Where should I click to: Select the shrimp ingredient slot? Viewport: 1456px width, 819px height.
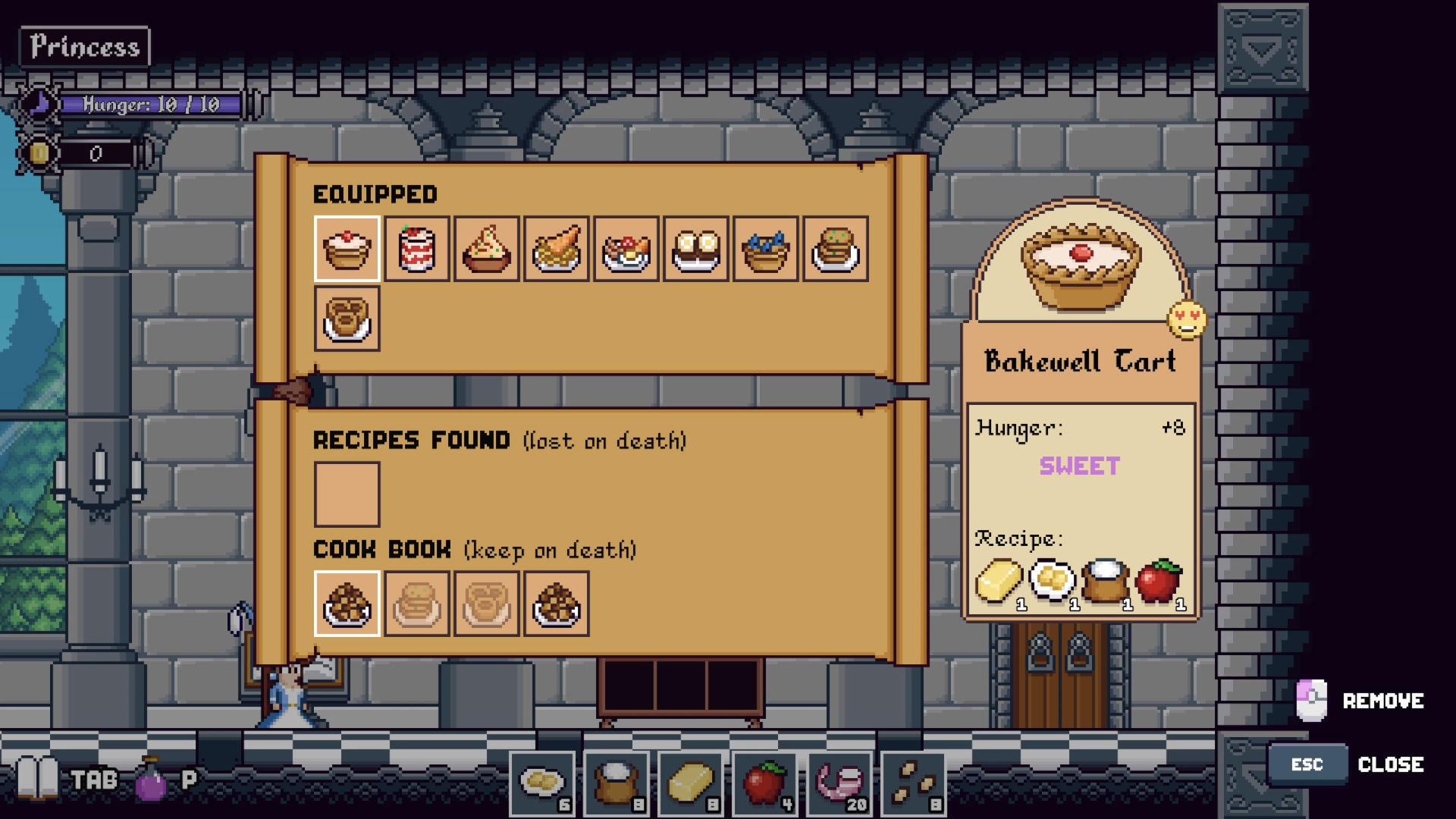coord(839,783)
